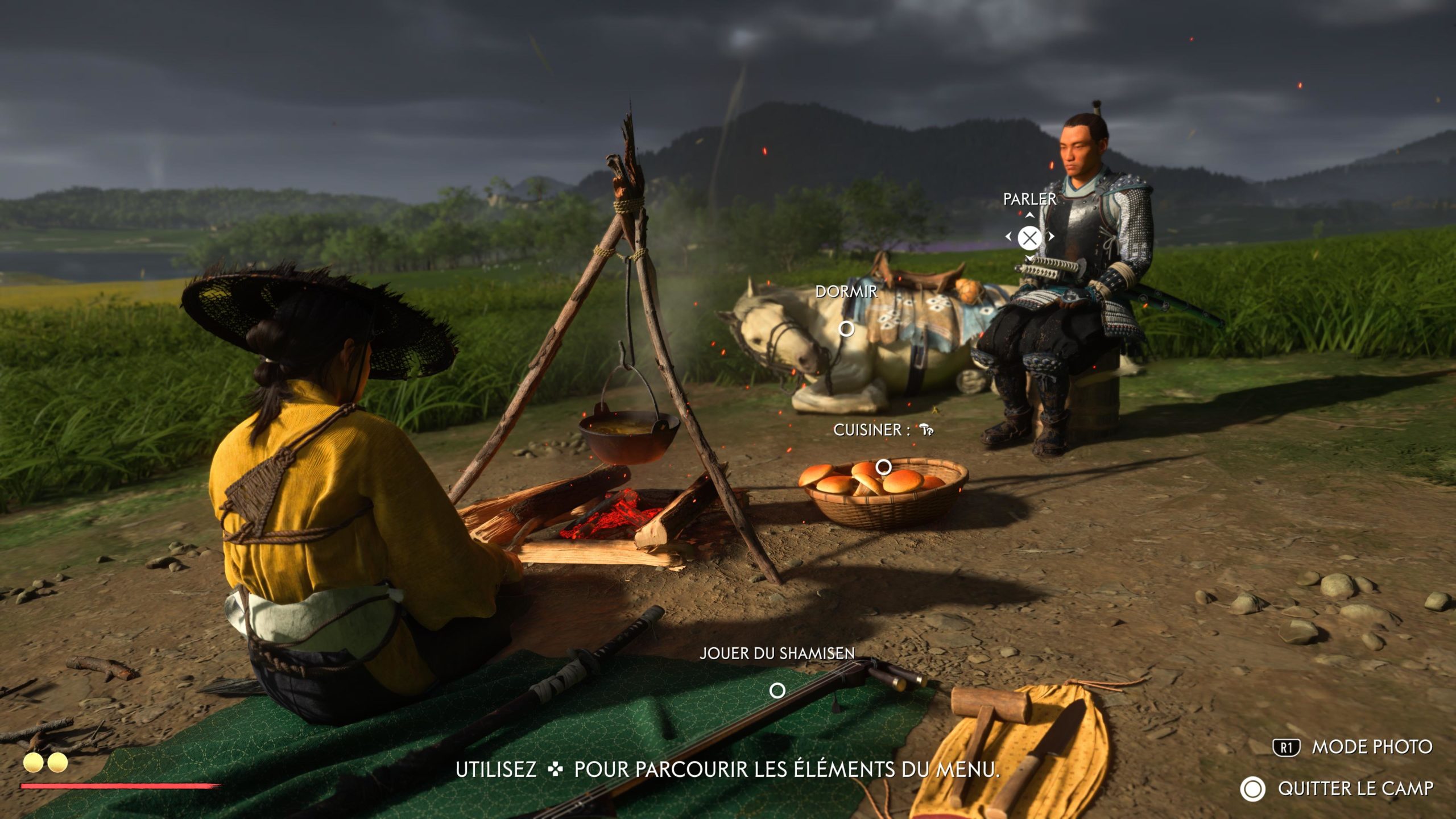The width and height of the screenshot is (1456, 819).
Task: Open Mode Photo
Action: 1371,747
